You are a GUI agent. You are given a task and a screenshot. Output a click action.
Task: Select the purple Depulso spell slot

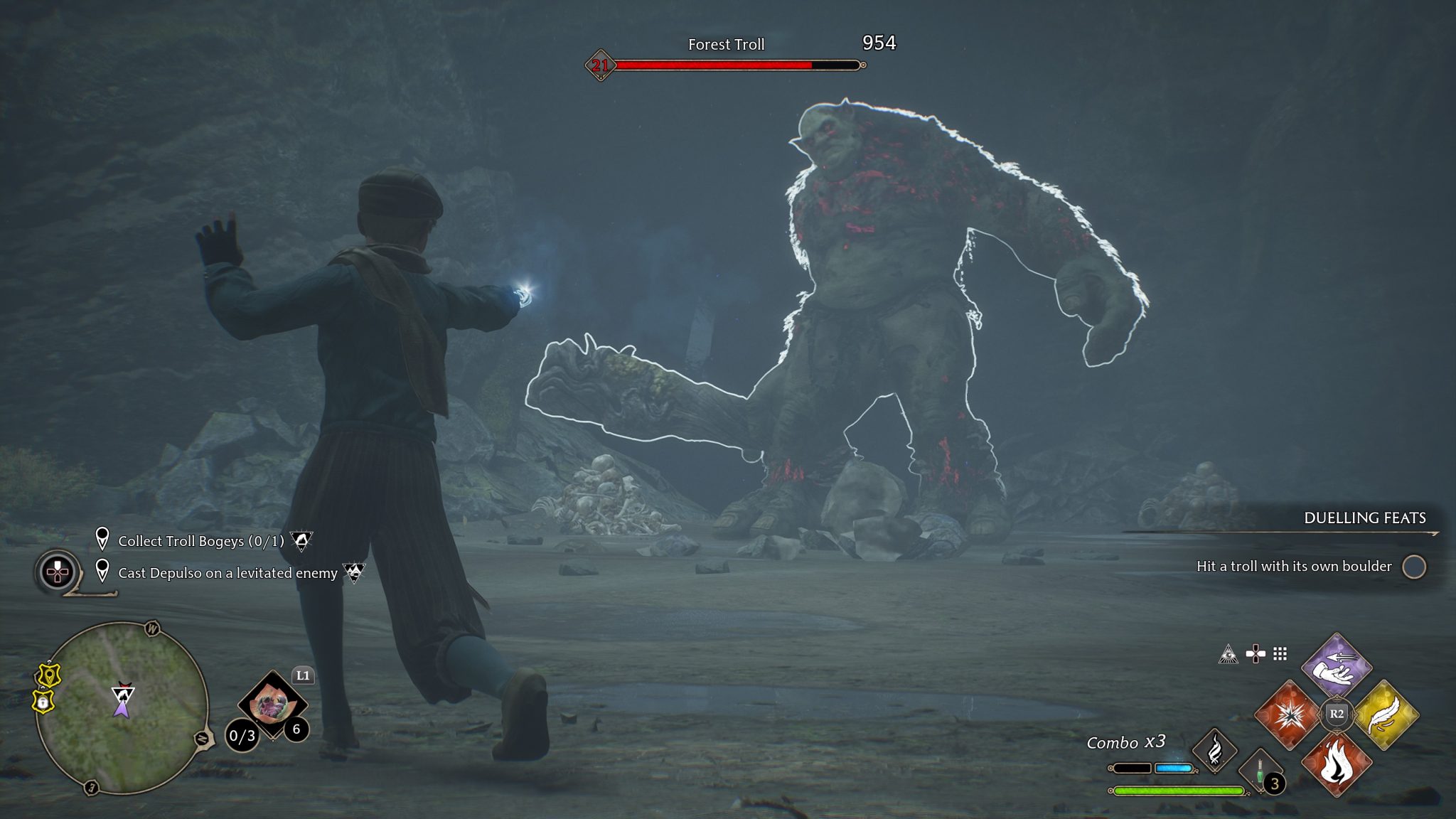click(x=1336, y=666)
